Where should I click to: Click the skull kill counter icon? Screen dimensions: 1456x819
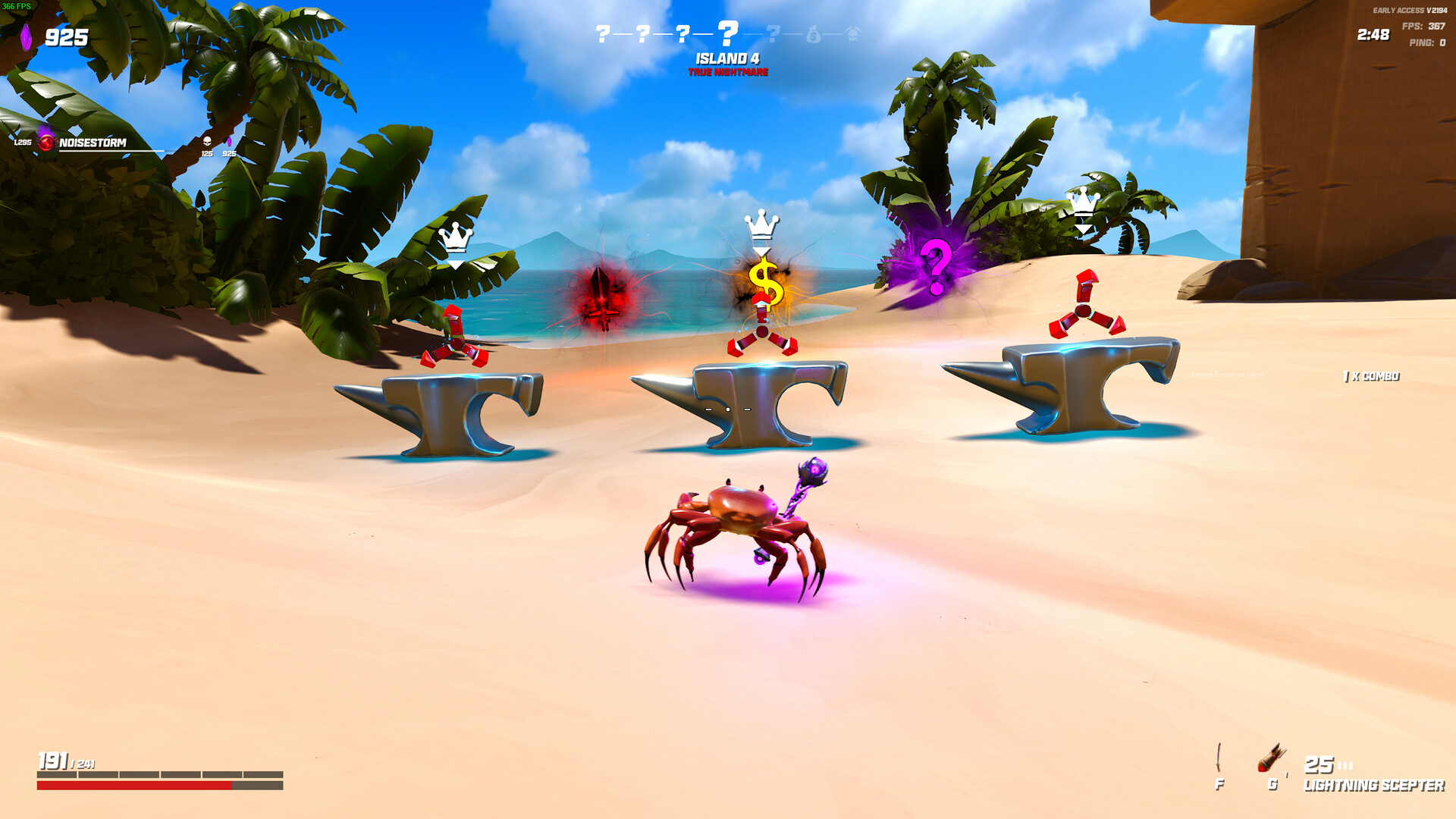tap(207, 142)
